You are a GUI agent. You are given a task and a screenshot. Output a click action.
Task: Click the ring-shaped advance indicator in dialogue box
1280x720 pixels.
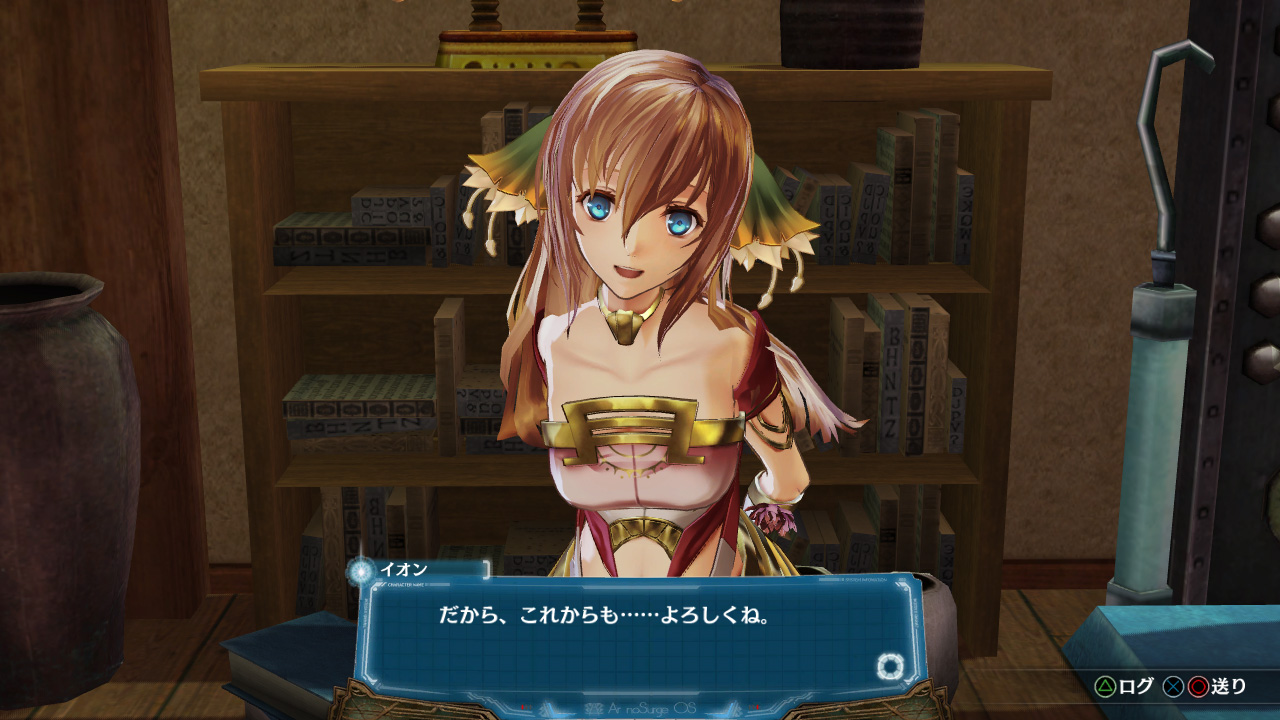[x=889, y=667]
